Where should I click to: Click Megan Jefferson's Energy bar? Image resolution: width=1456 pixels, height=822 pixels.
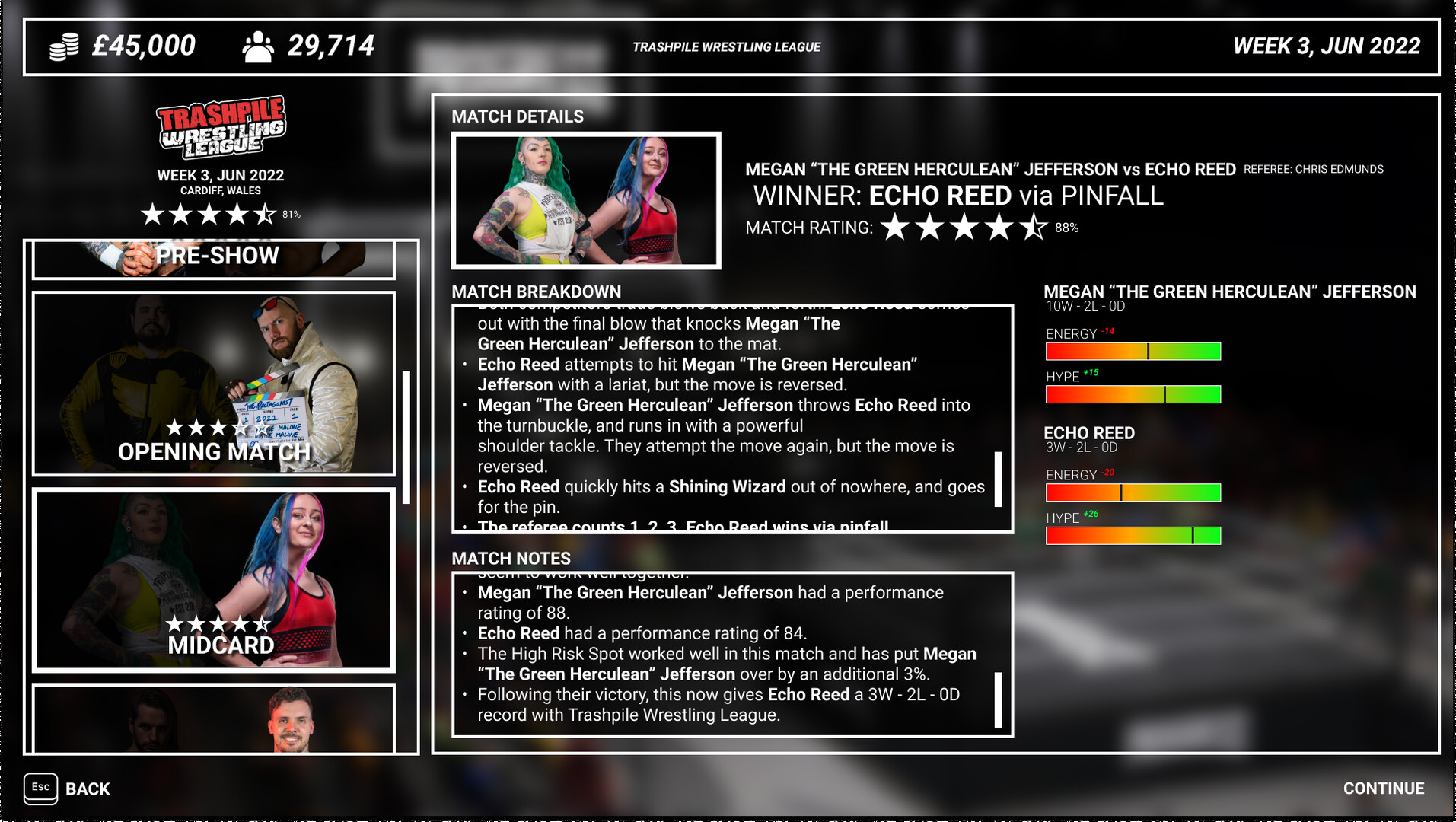click(x=1133, y=352)
